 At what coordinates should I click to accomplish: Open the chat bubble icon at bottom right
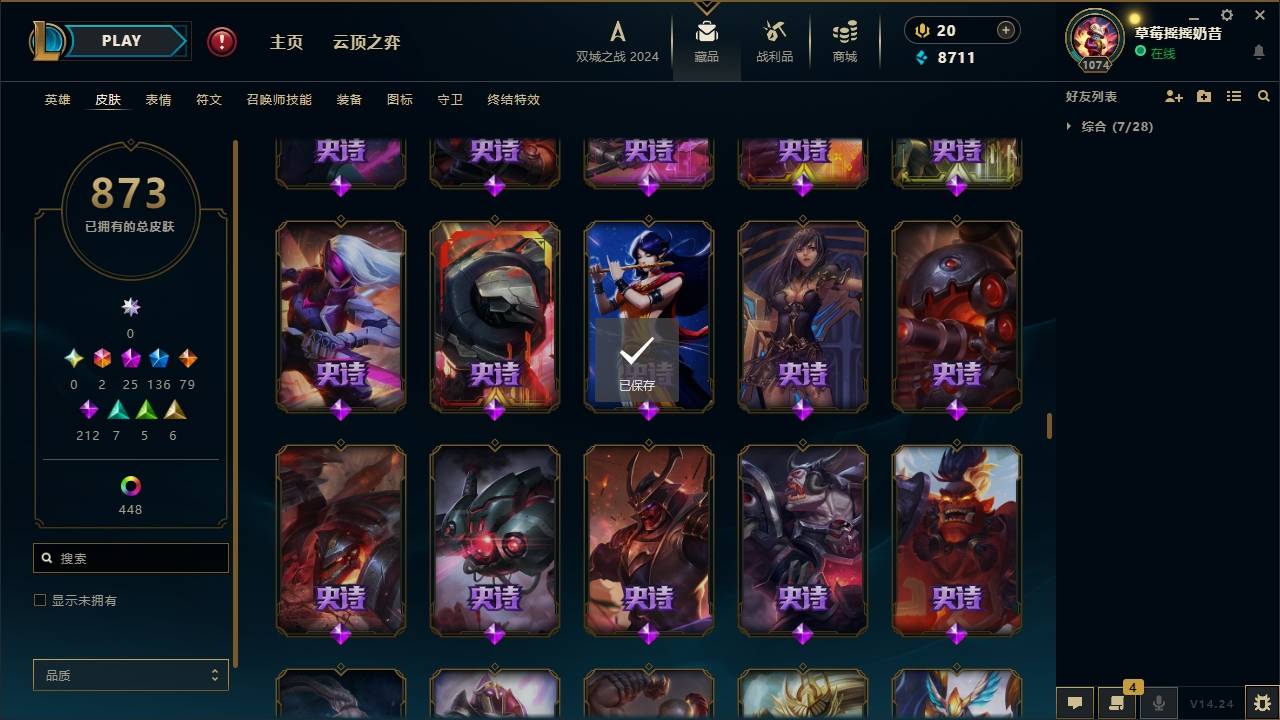pos(1074,703)
